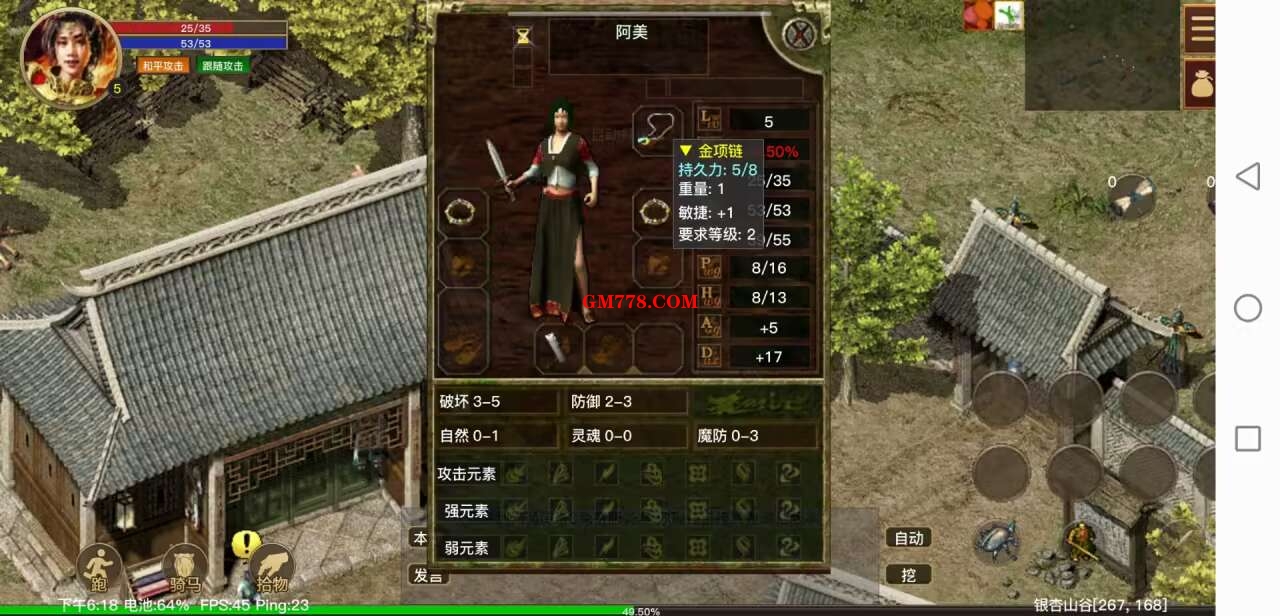This screenshot has width=1280, height=616.
Task: Use the scroll item quick slot
Action: [x=1133, y=196]
